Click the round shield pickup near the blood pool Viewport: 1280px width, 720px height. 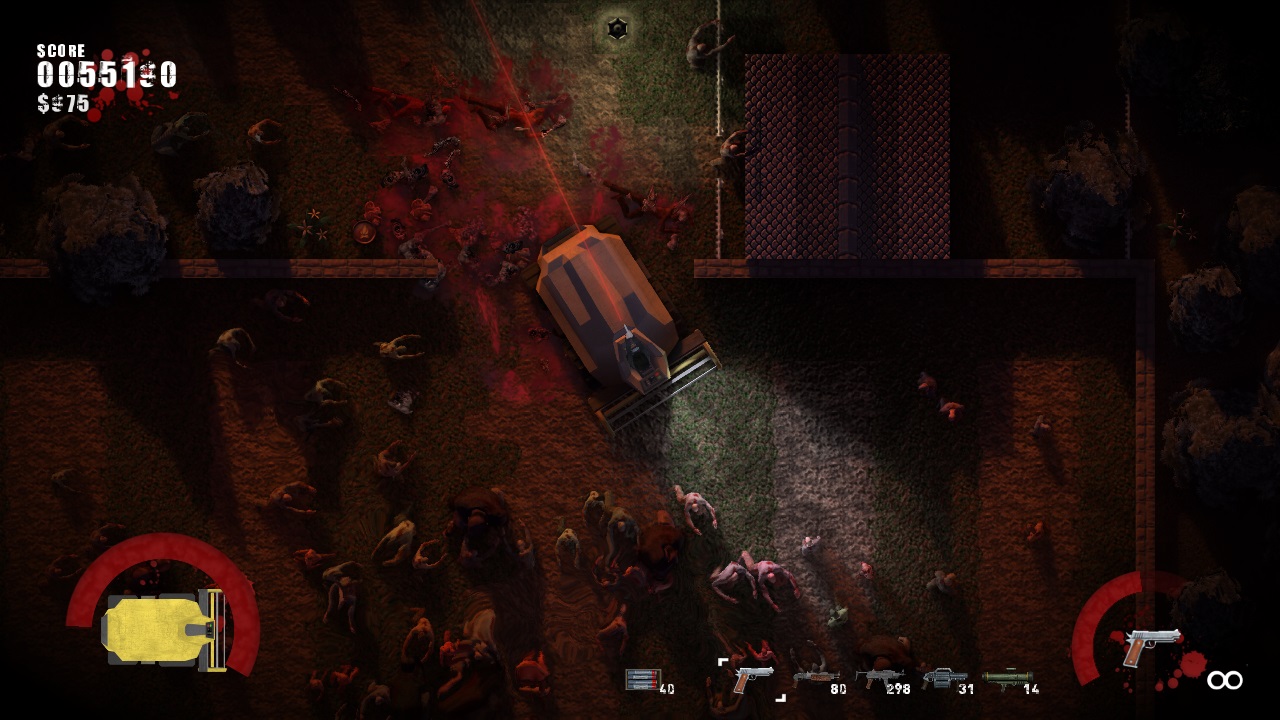tap(363, 232)
